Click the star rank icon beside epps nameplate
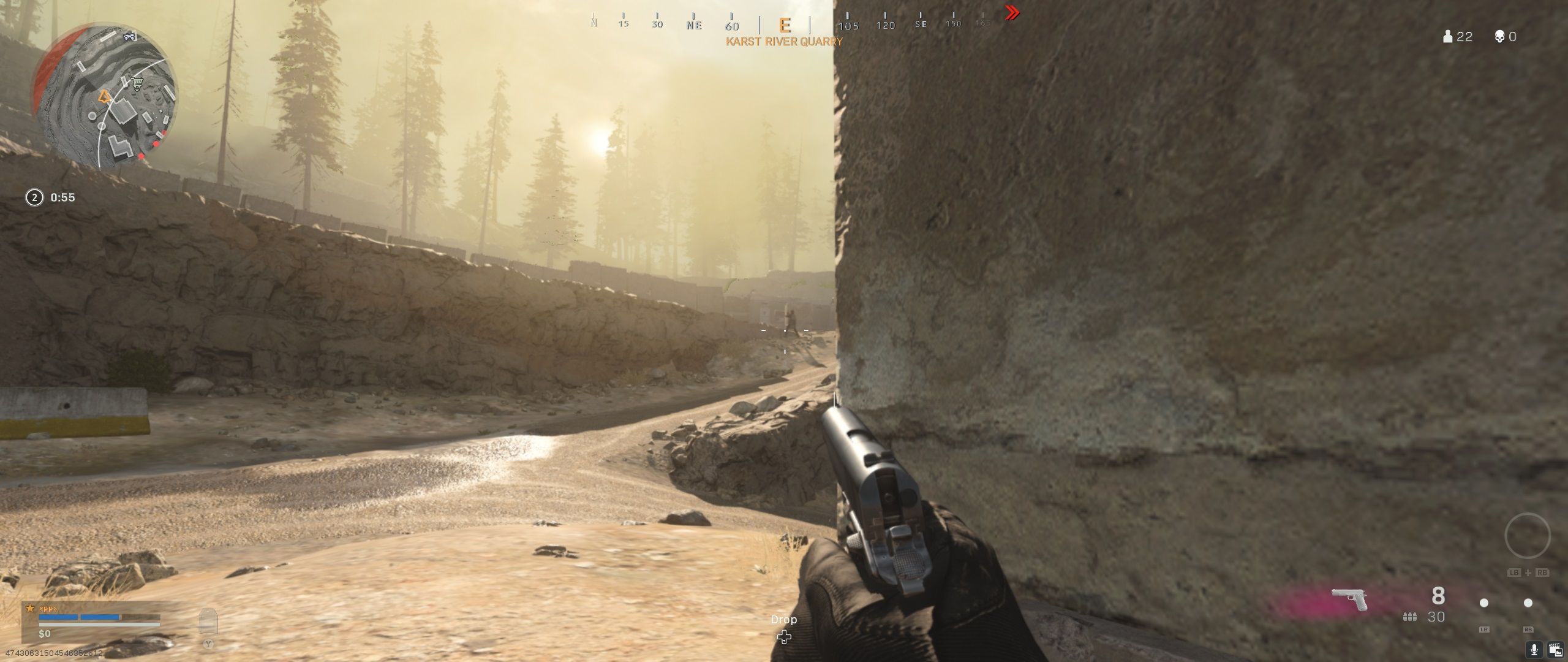The width and height of the screenshot is (1568, 662). [x=30, y=607]
